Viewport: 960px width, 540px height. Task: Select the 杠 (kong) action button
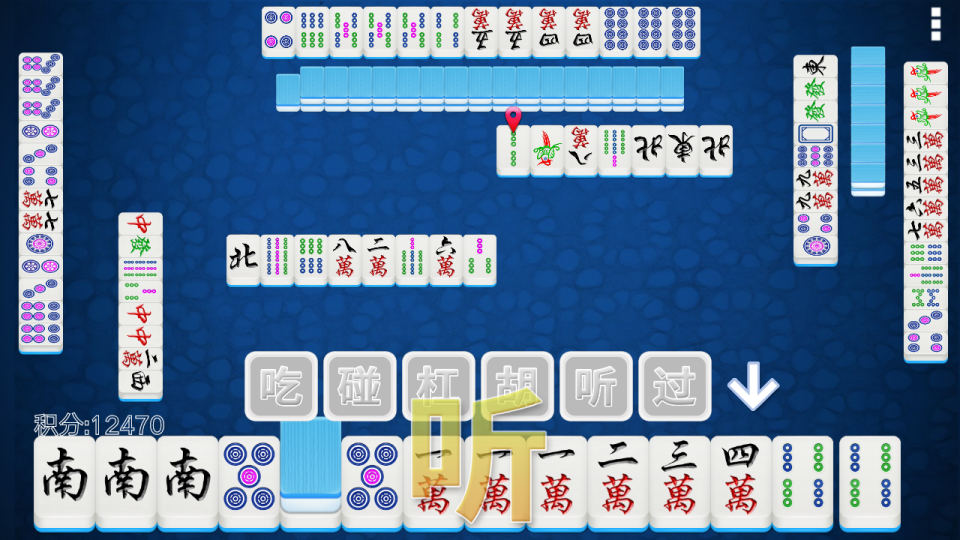click(438, 385)
